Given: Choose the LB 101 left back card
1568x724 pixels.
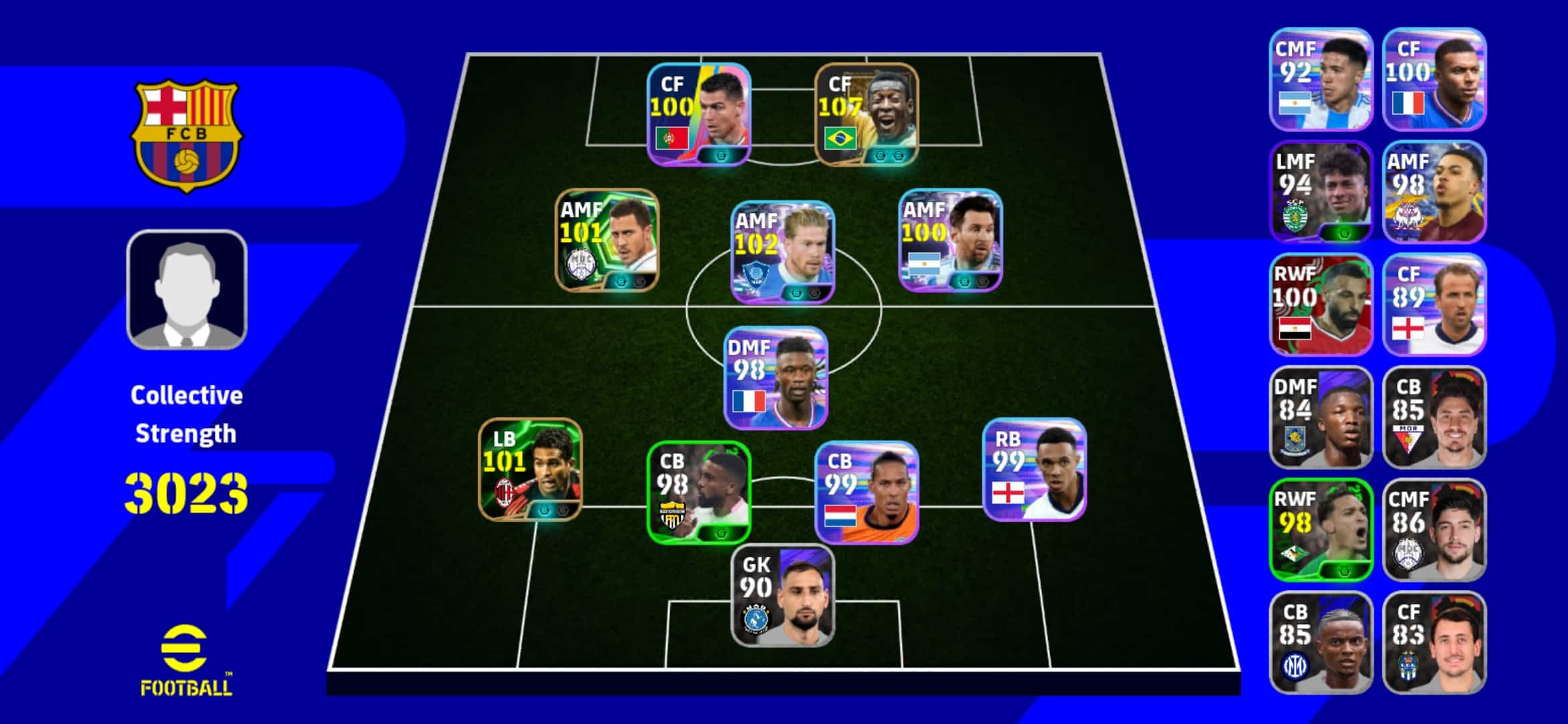Looking at the screenshot, I should [x=530, y=469].
